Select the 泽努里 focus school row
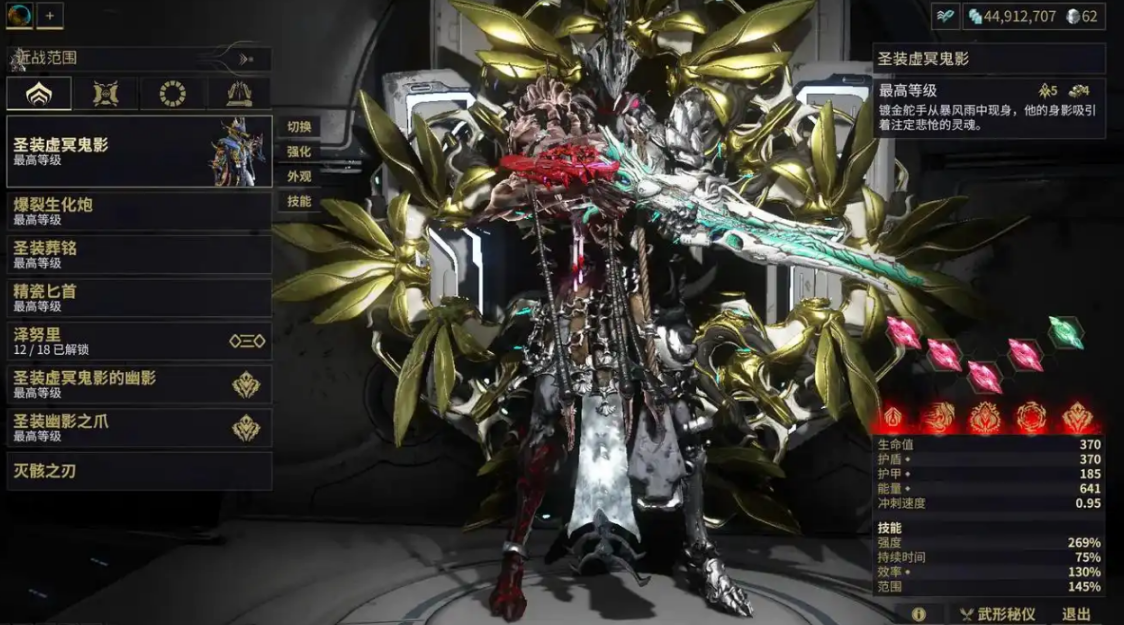1124x625 pixels. point(139,341)
